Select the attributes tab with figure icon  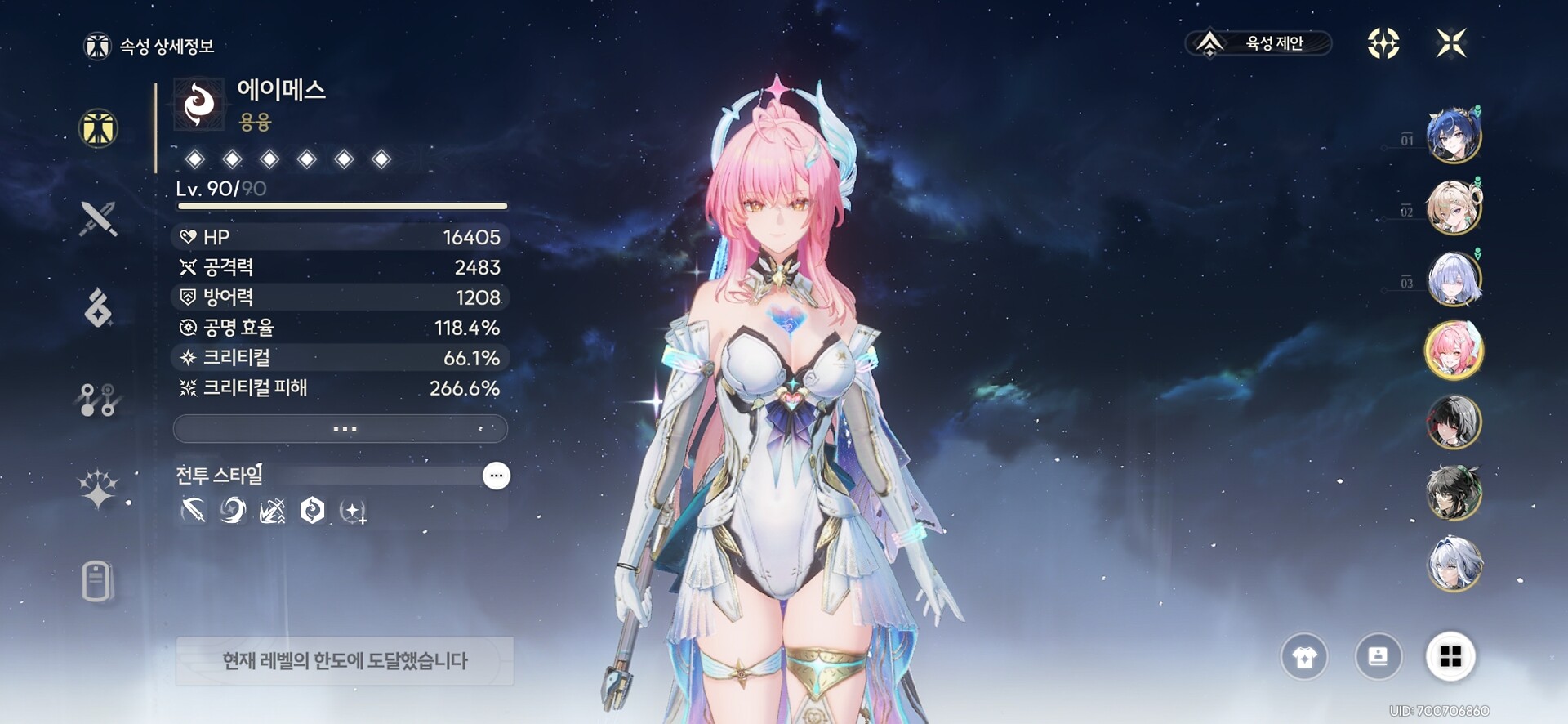pyautogui.click(x=98, y=128)
